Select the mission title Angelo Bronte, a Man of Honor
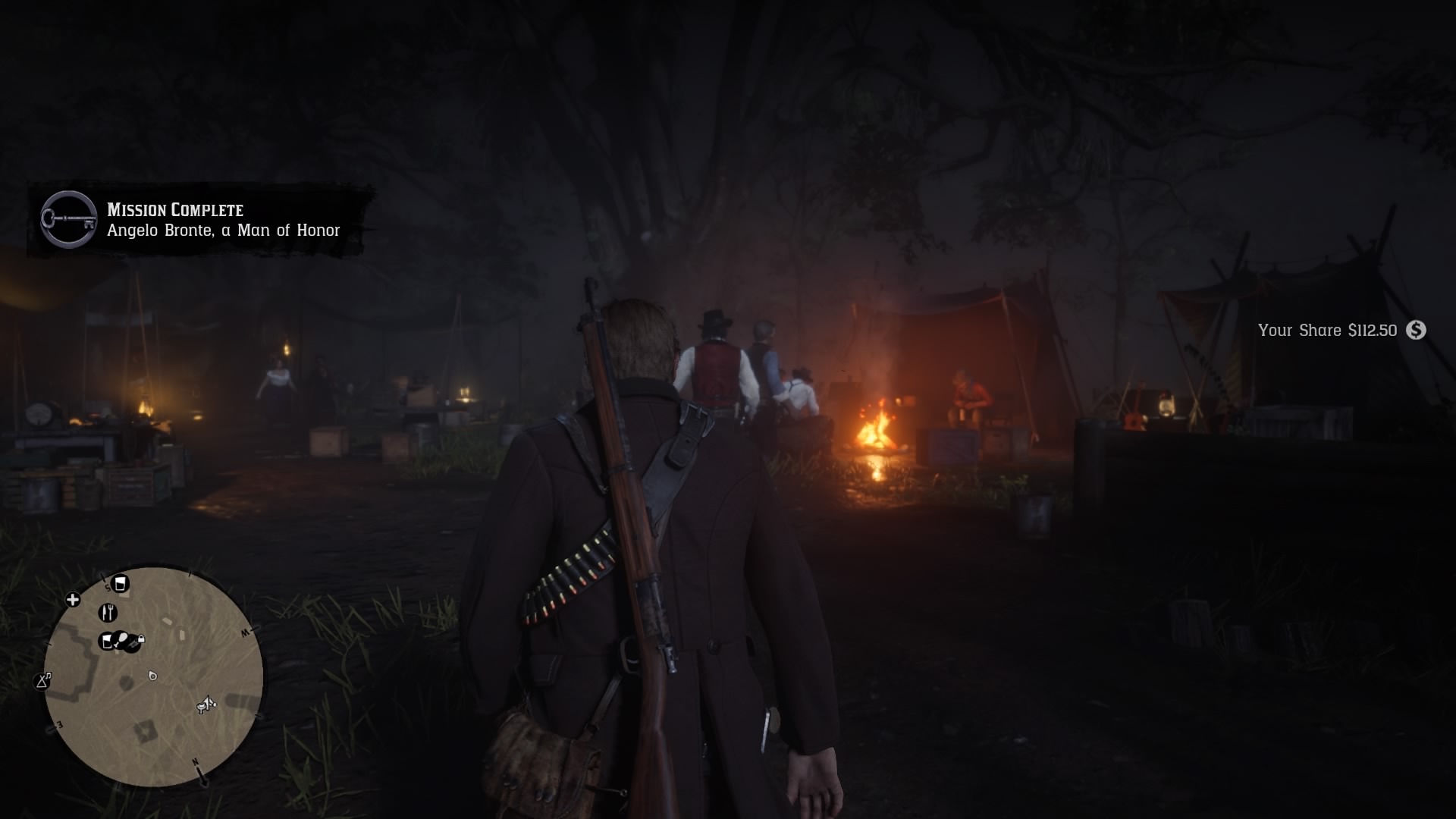Viewport: 1456px width, 819px height. point(223,231)
